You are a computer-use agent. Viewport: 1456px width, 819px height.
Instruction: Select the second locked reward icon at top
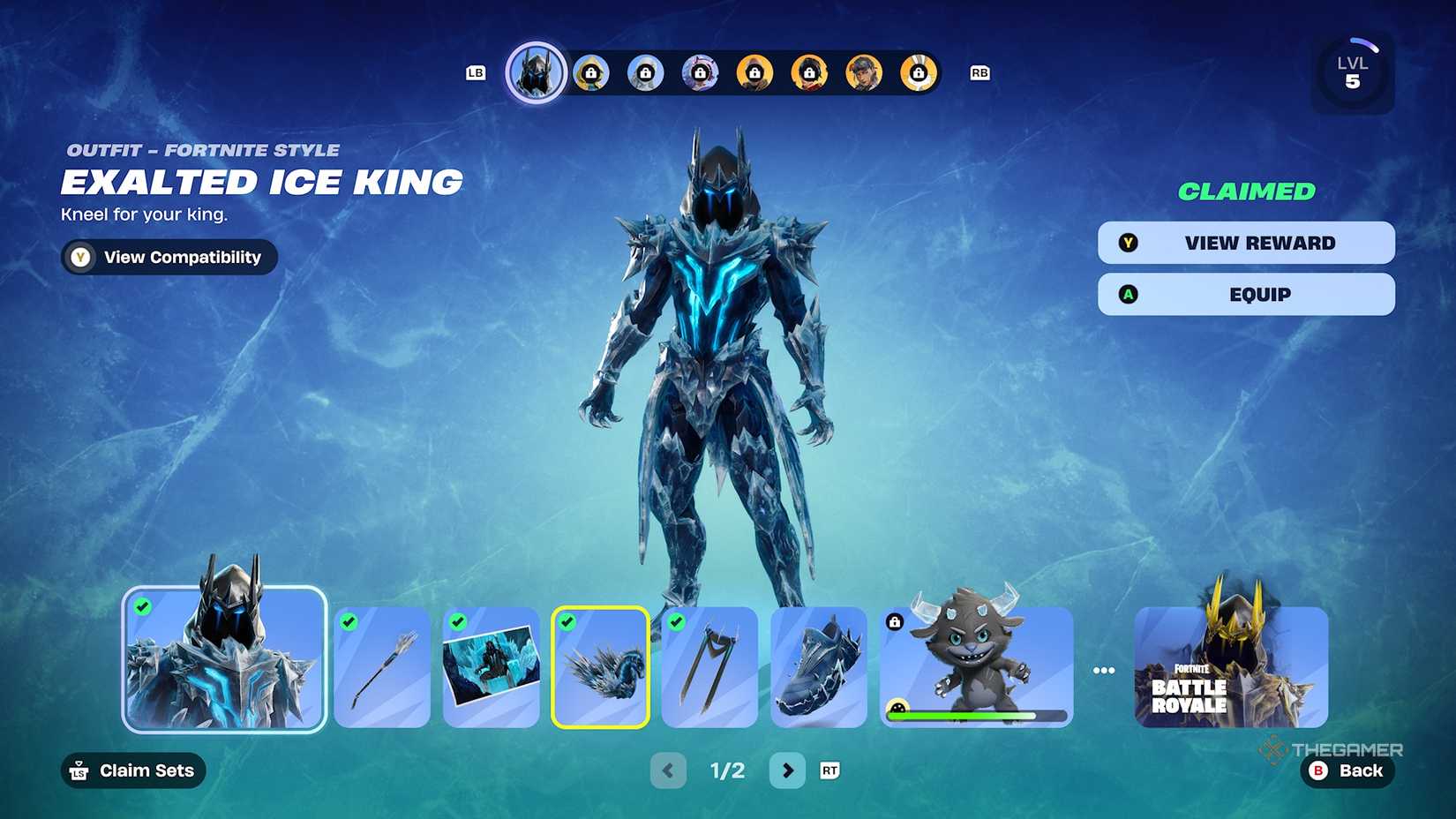pos(647,73)
